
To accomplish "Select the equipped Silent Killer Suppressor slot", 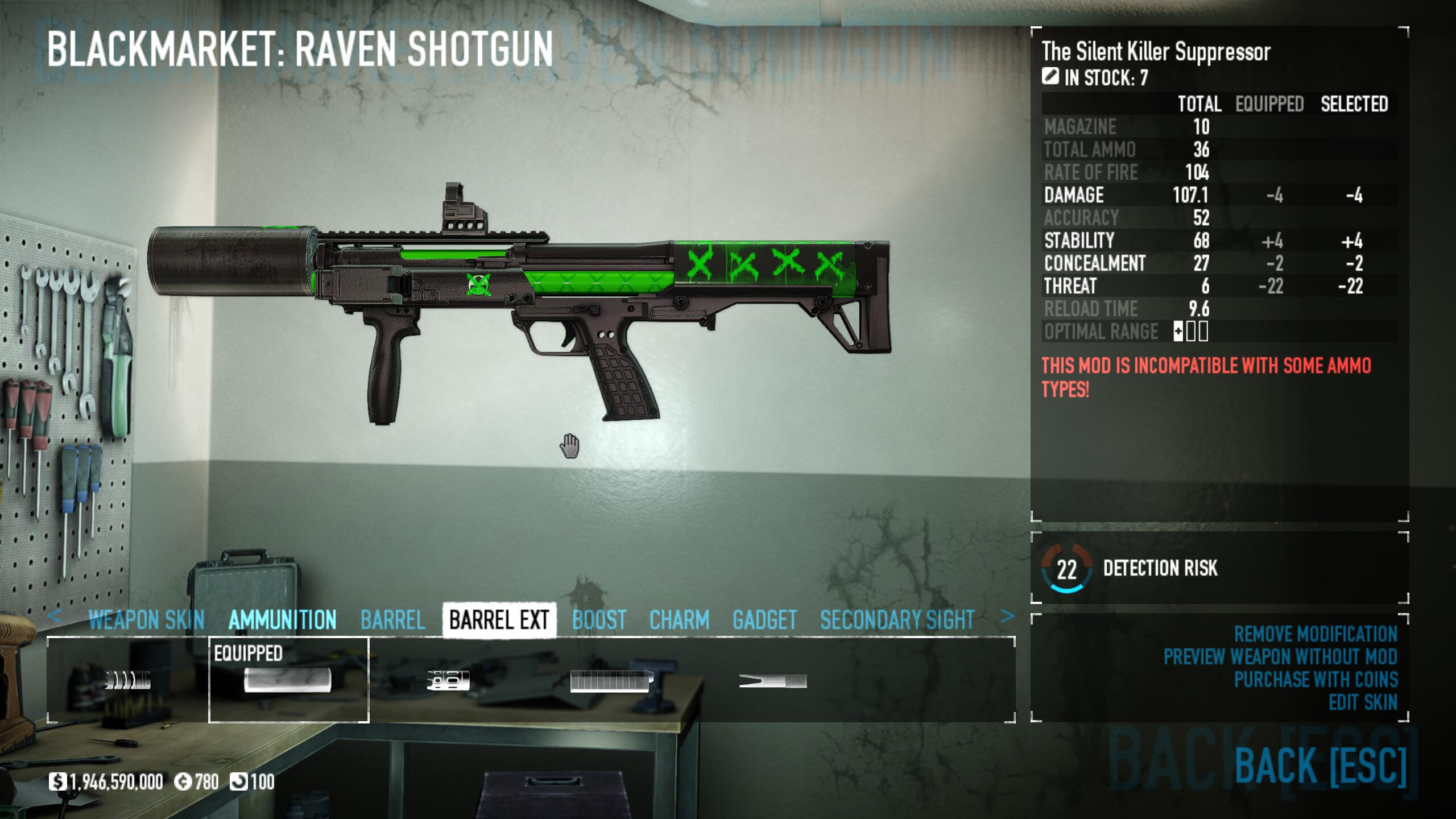I will [288, 680].
